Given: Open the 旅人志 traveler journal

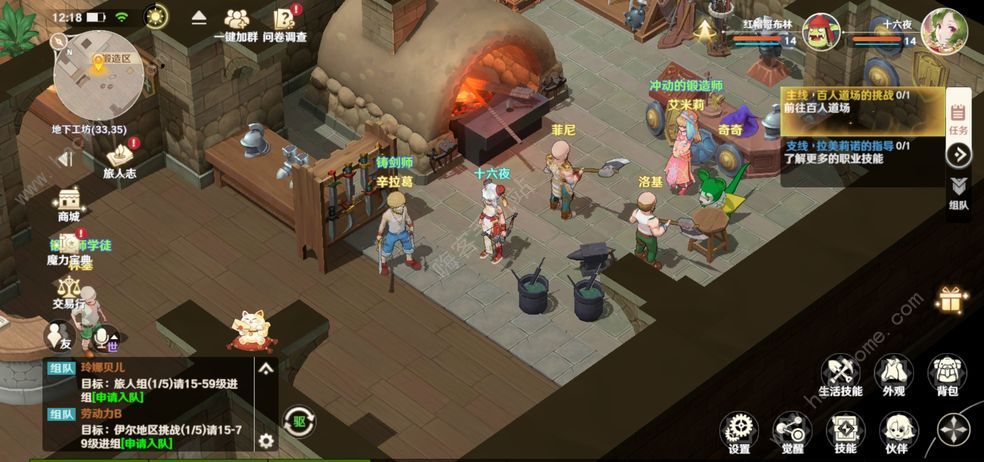Looking at the screenshot, I should [120, 160].
